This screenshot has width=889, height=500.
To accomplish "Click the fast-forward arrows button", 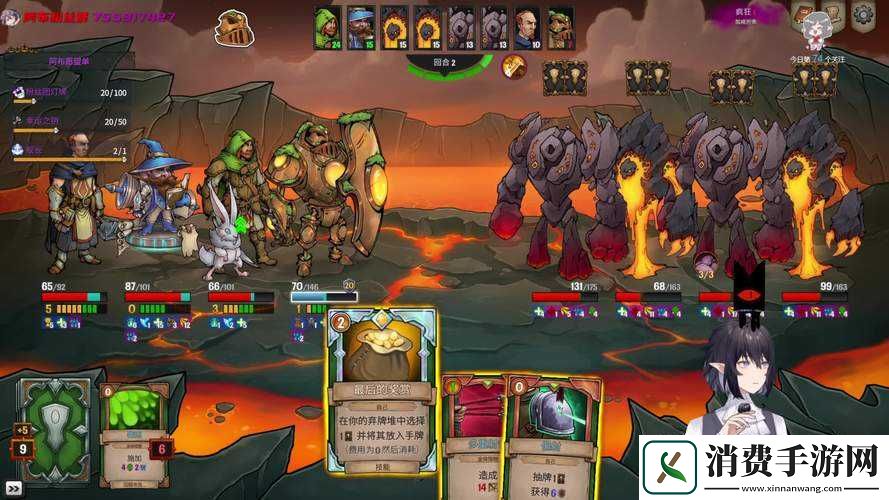I will [14, 488].
